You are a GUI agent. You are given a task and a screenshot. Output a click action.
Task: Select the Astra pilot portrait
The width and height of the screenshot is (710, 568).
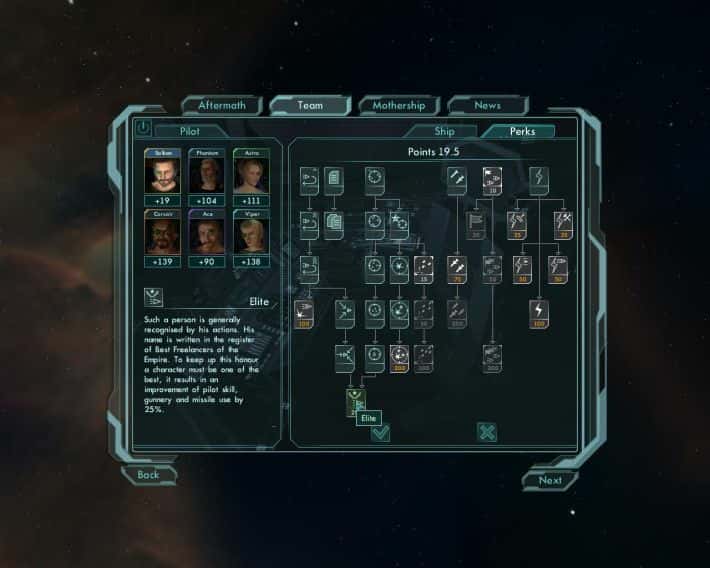tap(250, 175)
